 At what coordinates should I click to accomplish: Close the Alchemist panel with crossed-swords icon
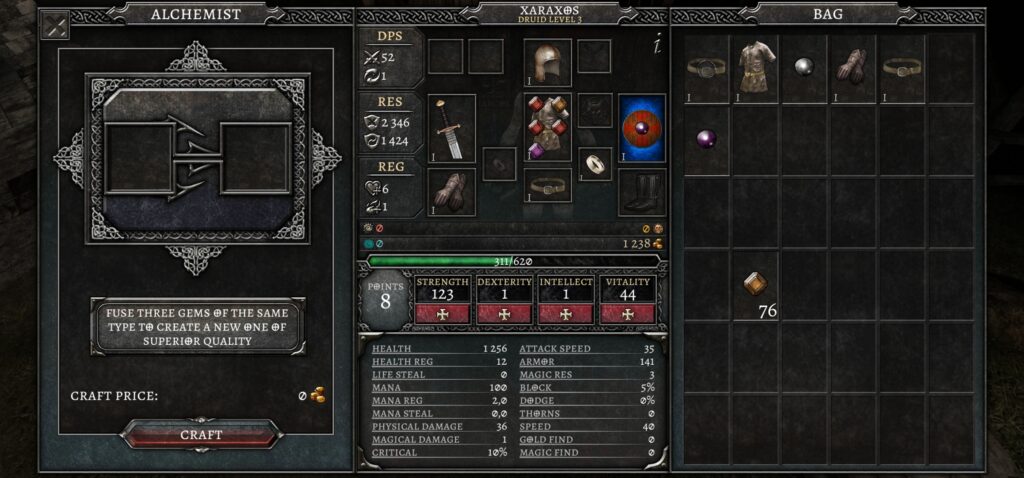tap(55, 25)
